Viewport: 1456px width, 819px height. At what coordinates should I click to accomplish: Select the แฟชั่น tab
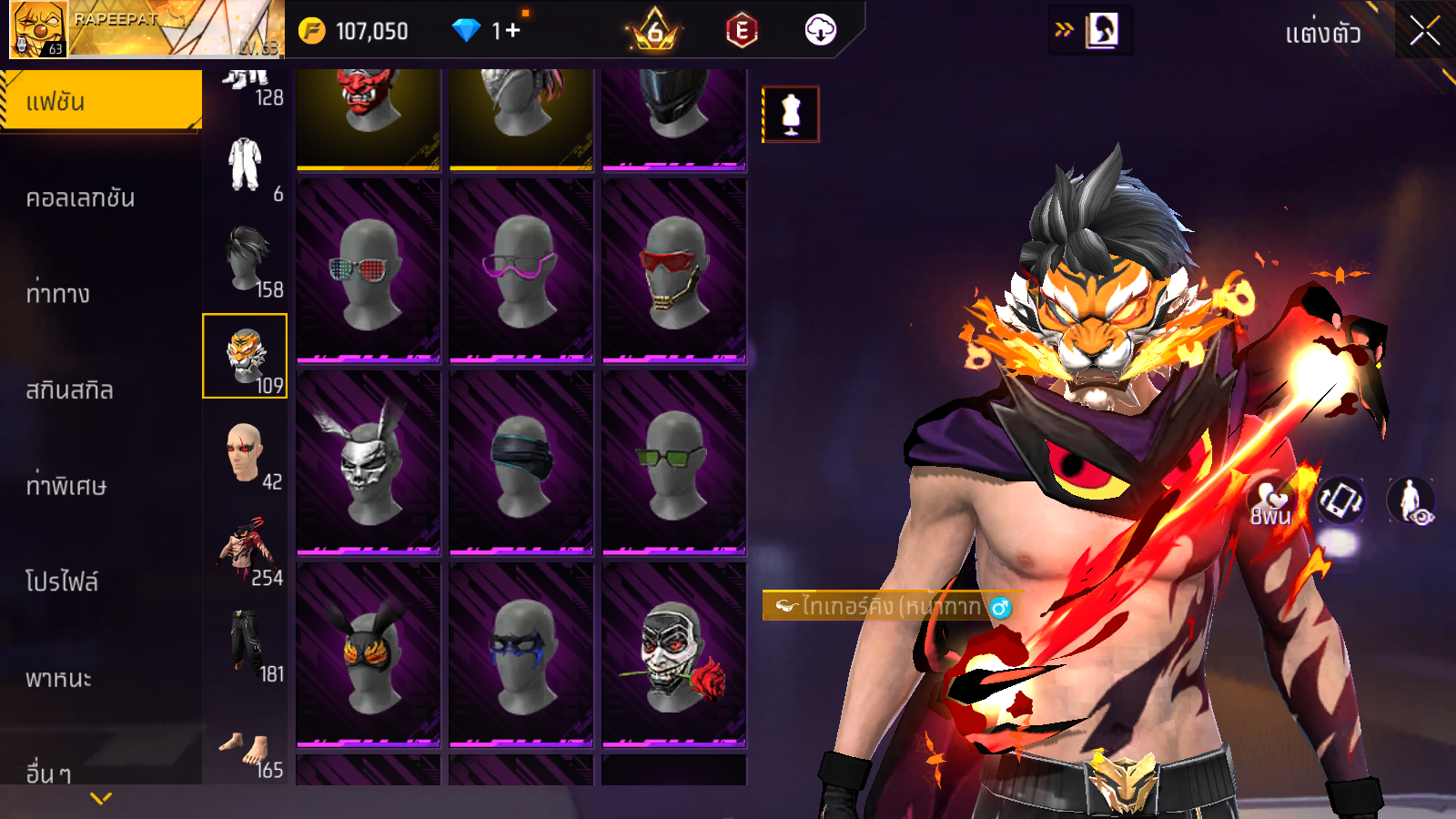coord(100,101)
